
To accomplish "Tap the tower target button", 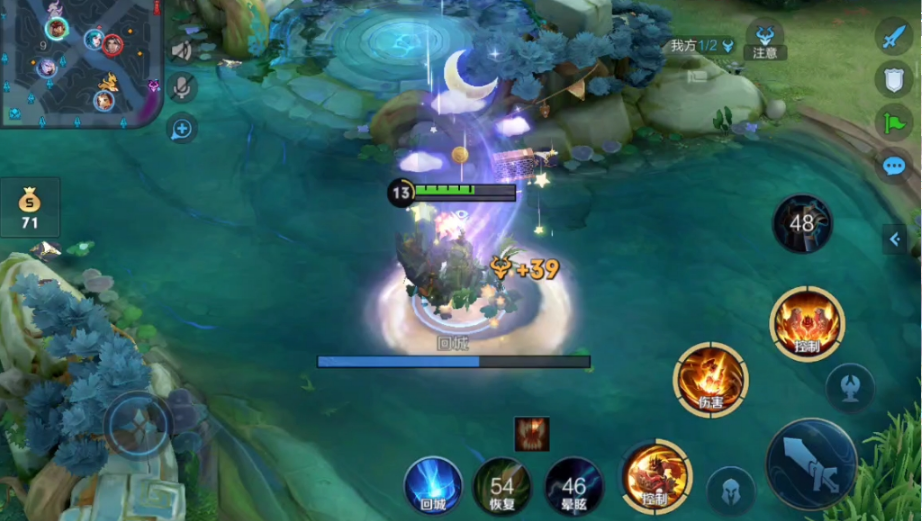I will point(850,388).
